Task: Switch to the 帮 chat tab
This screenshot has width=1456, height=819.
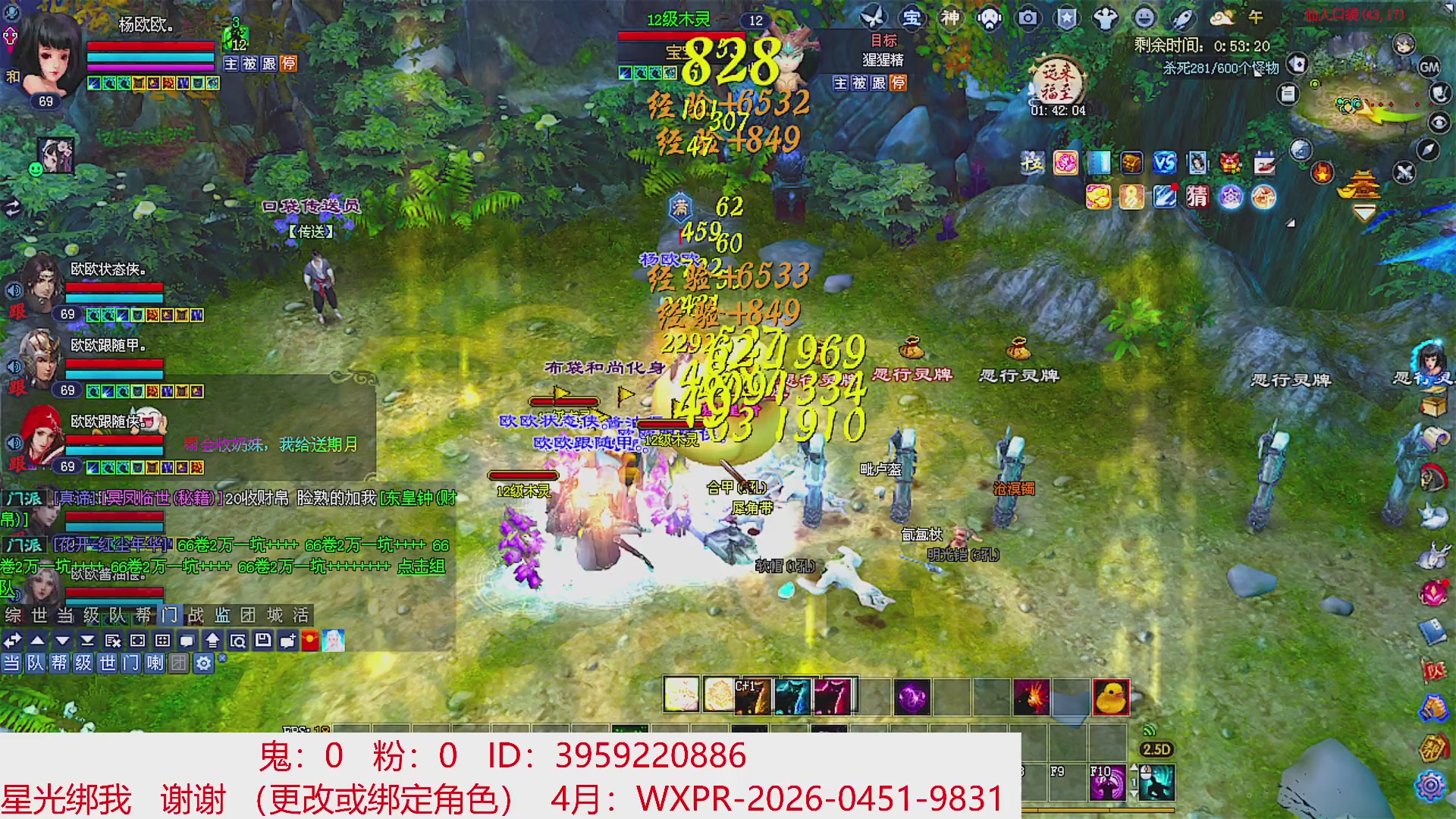Action: 143,615
